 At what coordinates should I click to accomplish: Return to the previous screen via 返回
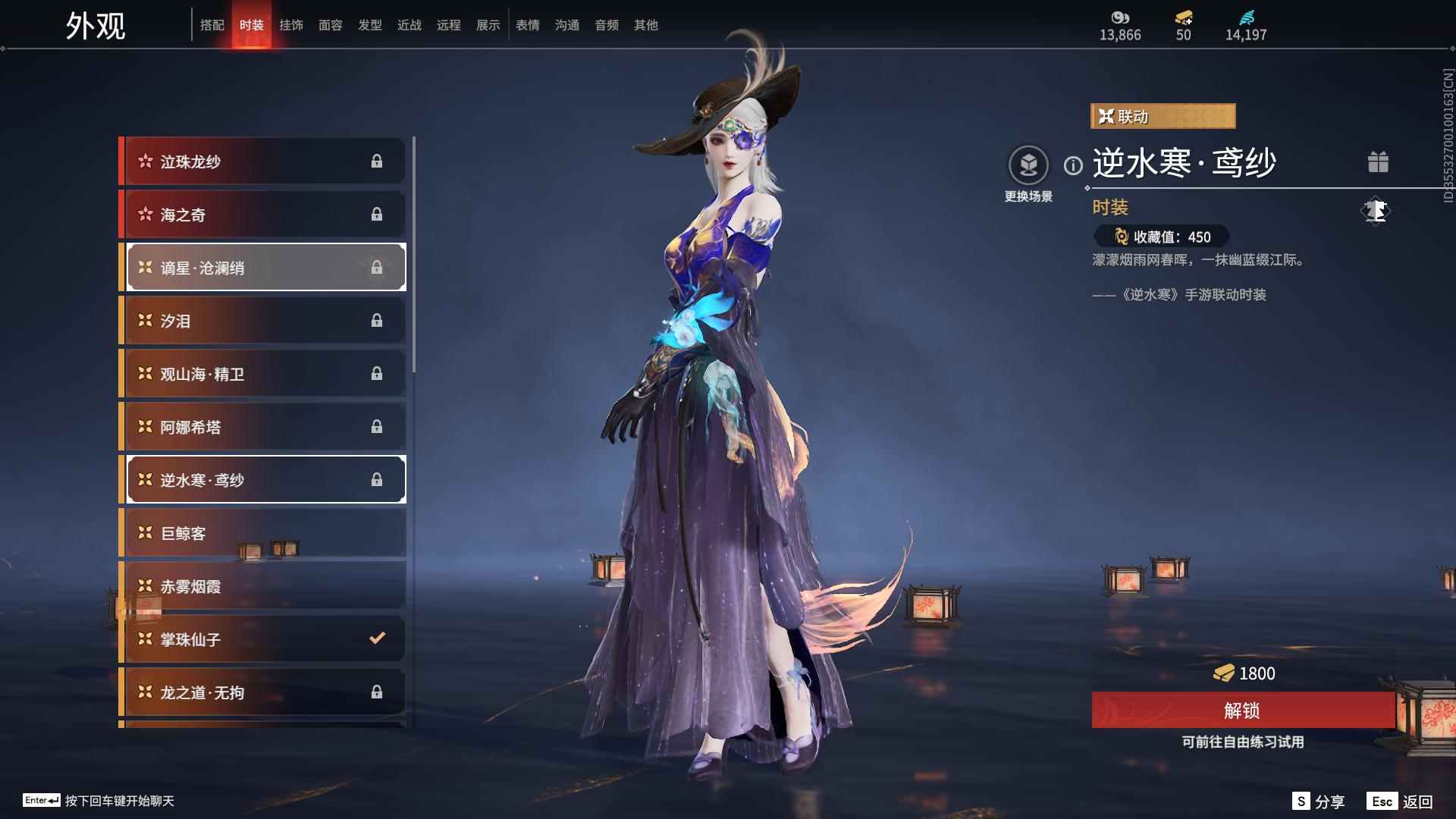pos(1400,802)
